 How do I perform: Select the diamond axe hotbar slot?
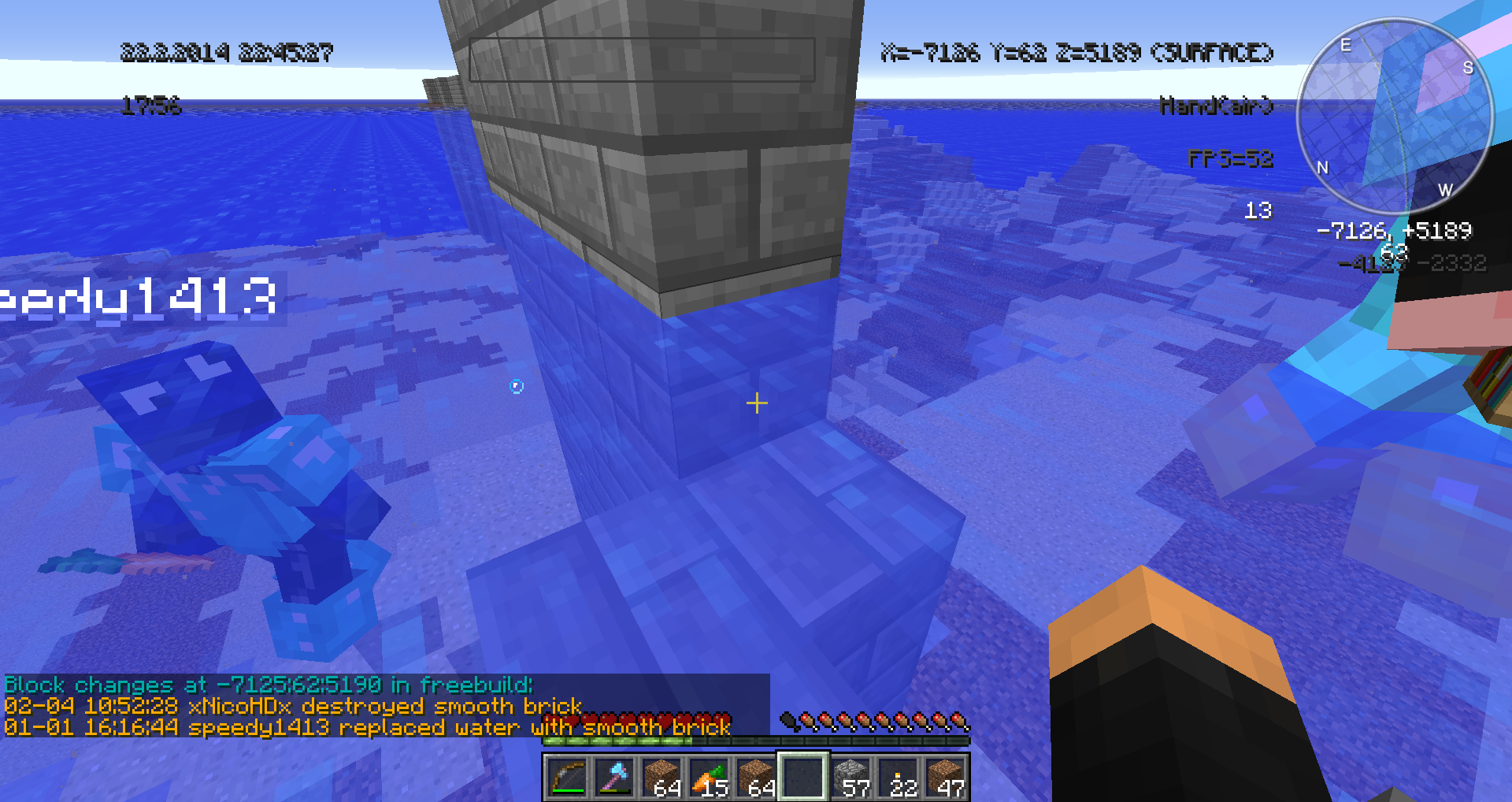613,777
